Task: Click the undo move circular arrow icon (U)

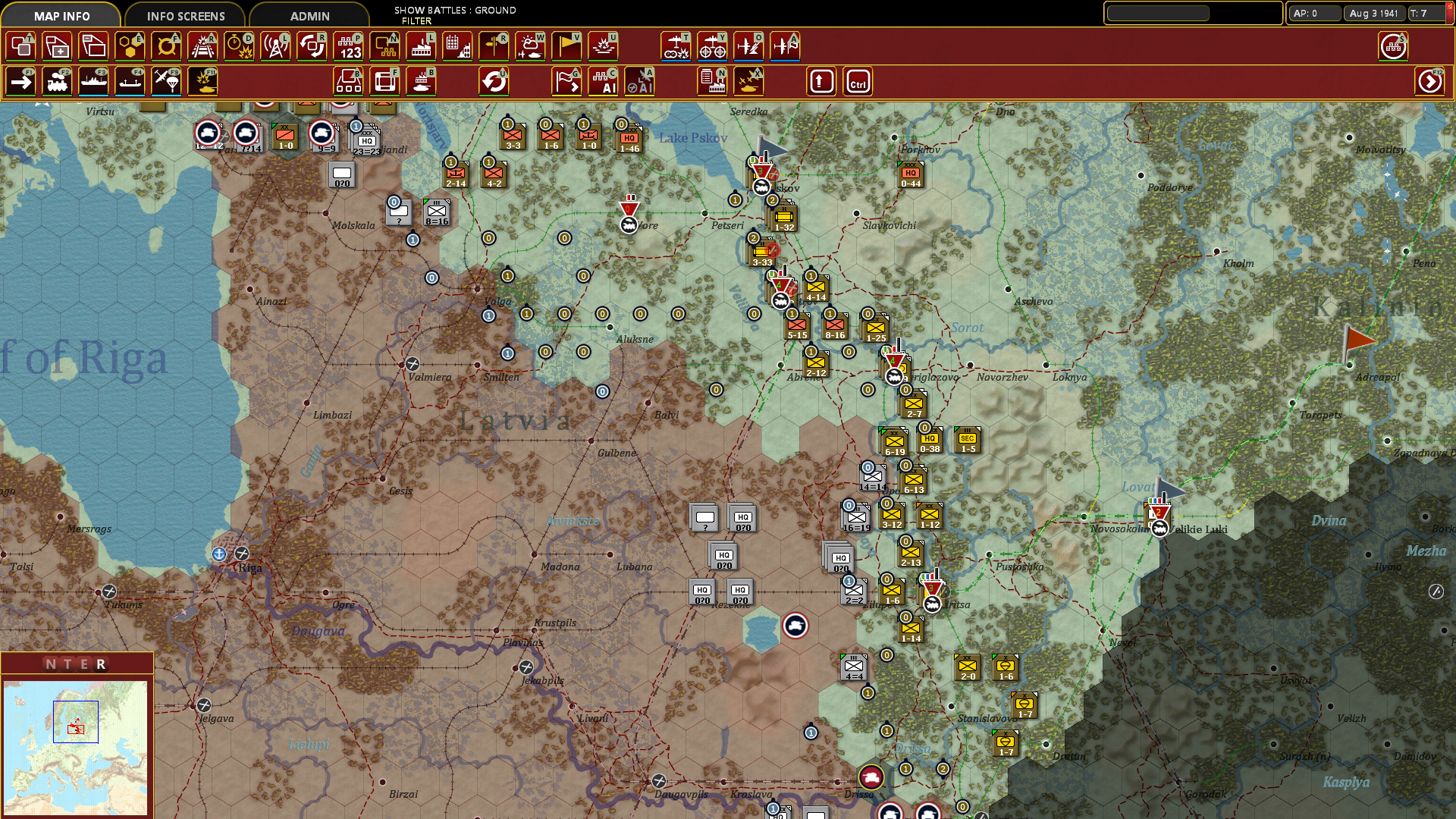Action: [494, 81]
